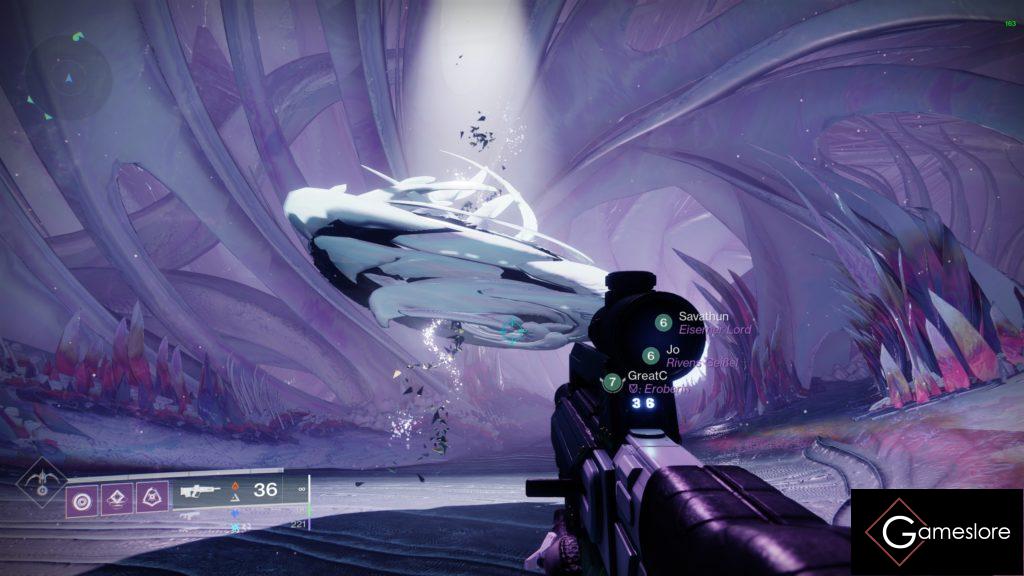Activate the grenade ability with concentric rings
The height and width of the screenshot is (576, 1024).
click(82, 497)
